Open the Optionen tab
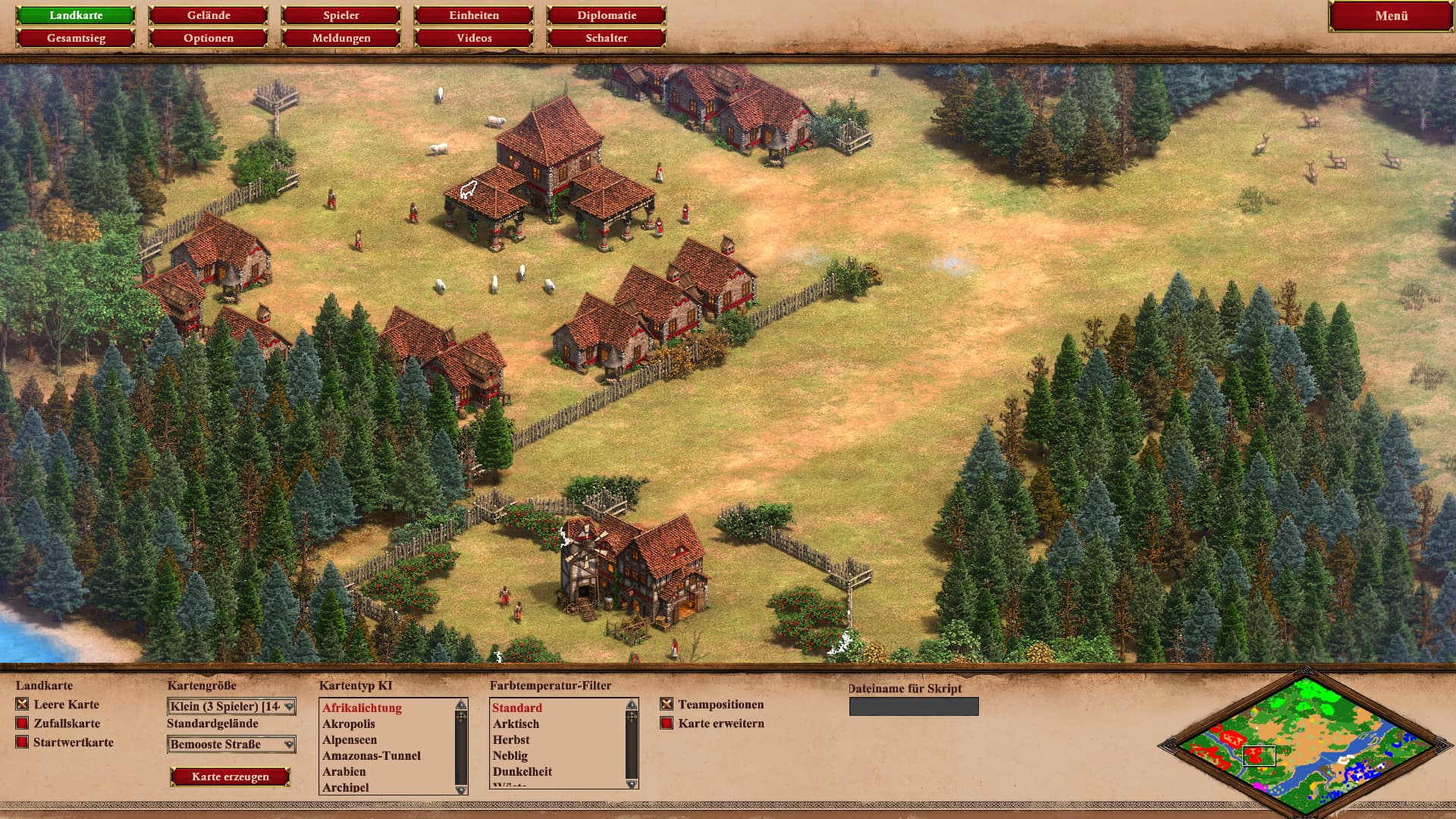Image resolution: width=1456 pixels, height=819 pixels. pyautogui.click(x=209, y=38)
